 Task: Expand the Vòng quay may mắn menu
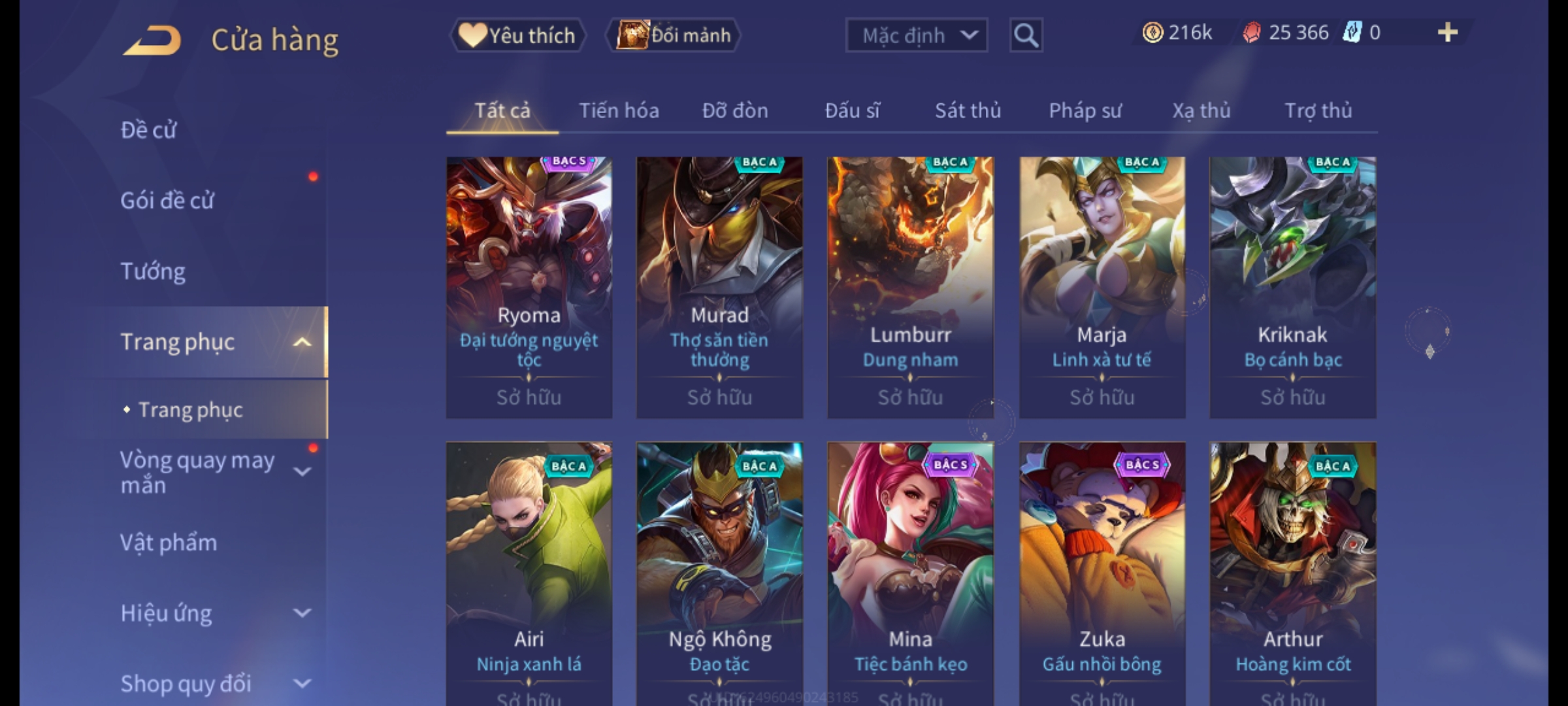[x=302, y=472]
